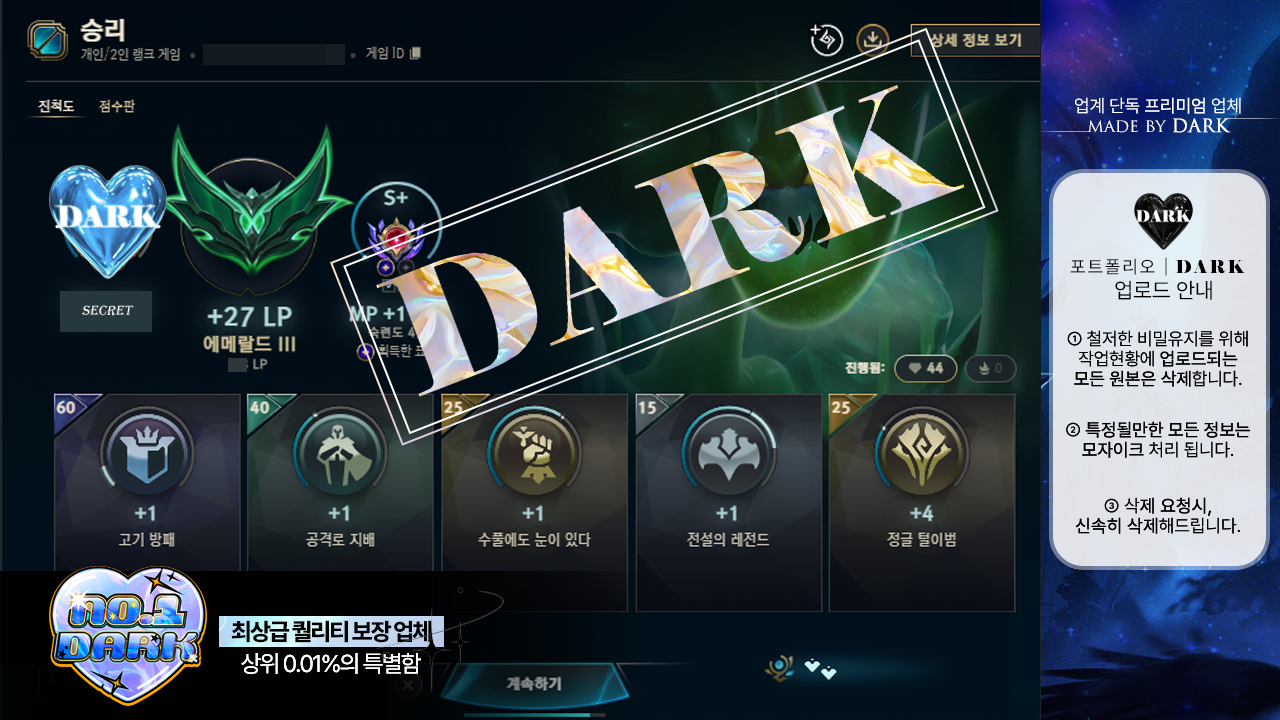The image size is (1280, 720).
Task: Click the zero download counter badge
Action: click(x=991, y=368)
